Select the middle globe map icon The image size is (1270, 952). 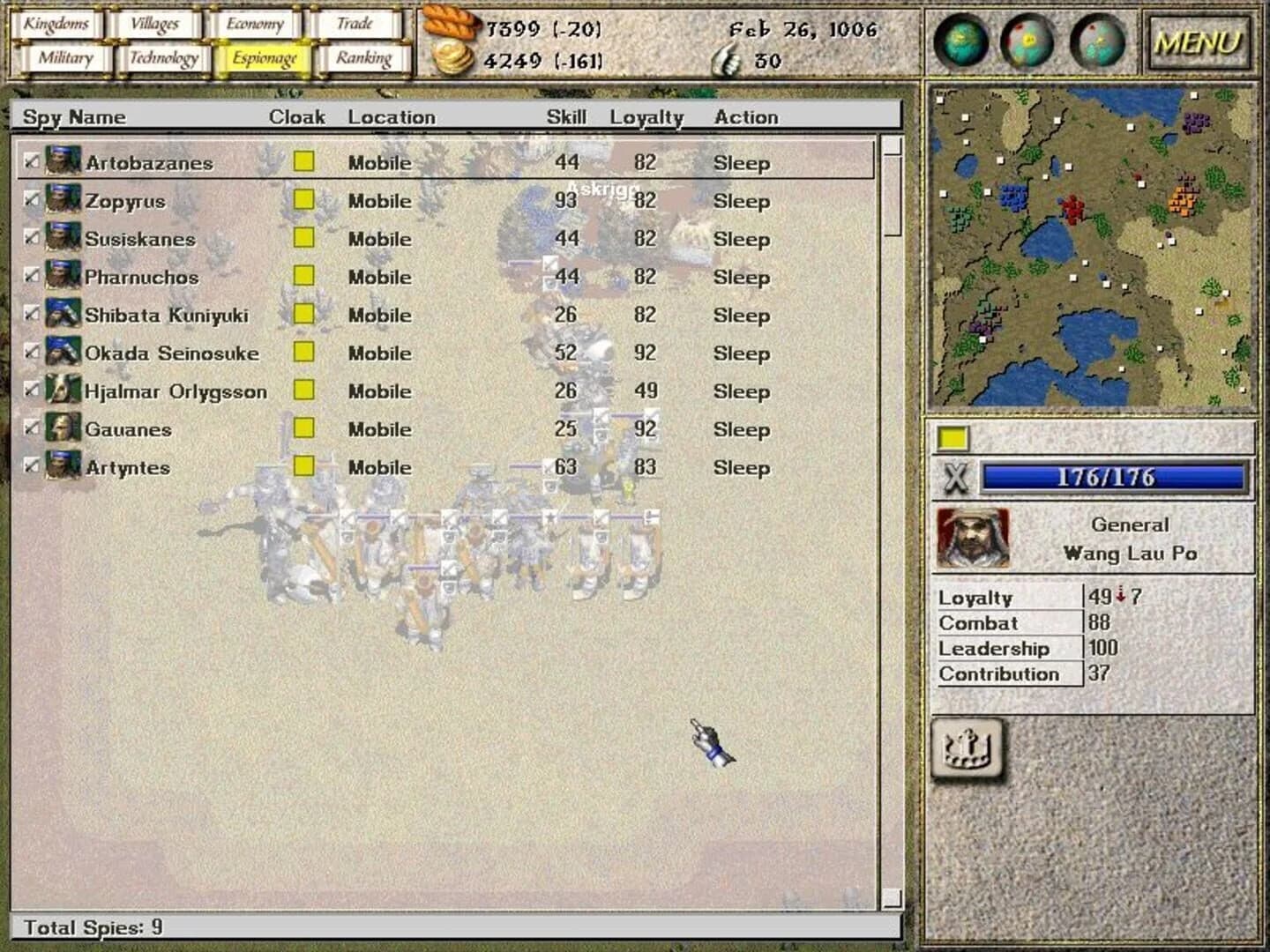pos(1026,41)
